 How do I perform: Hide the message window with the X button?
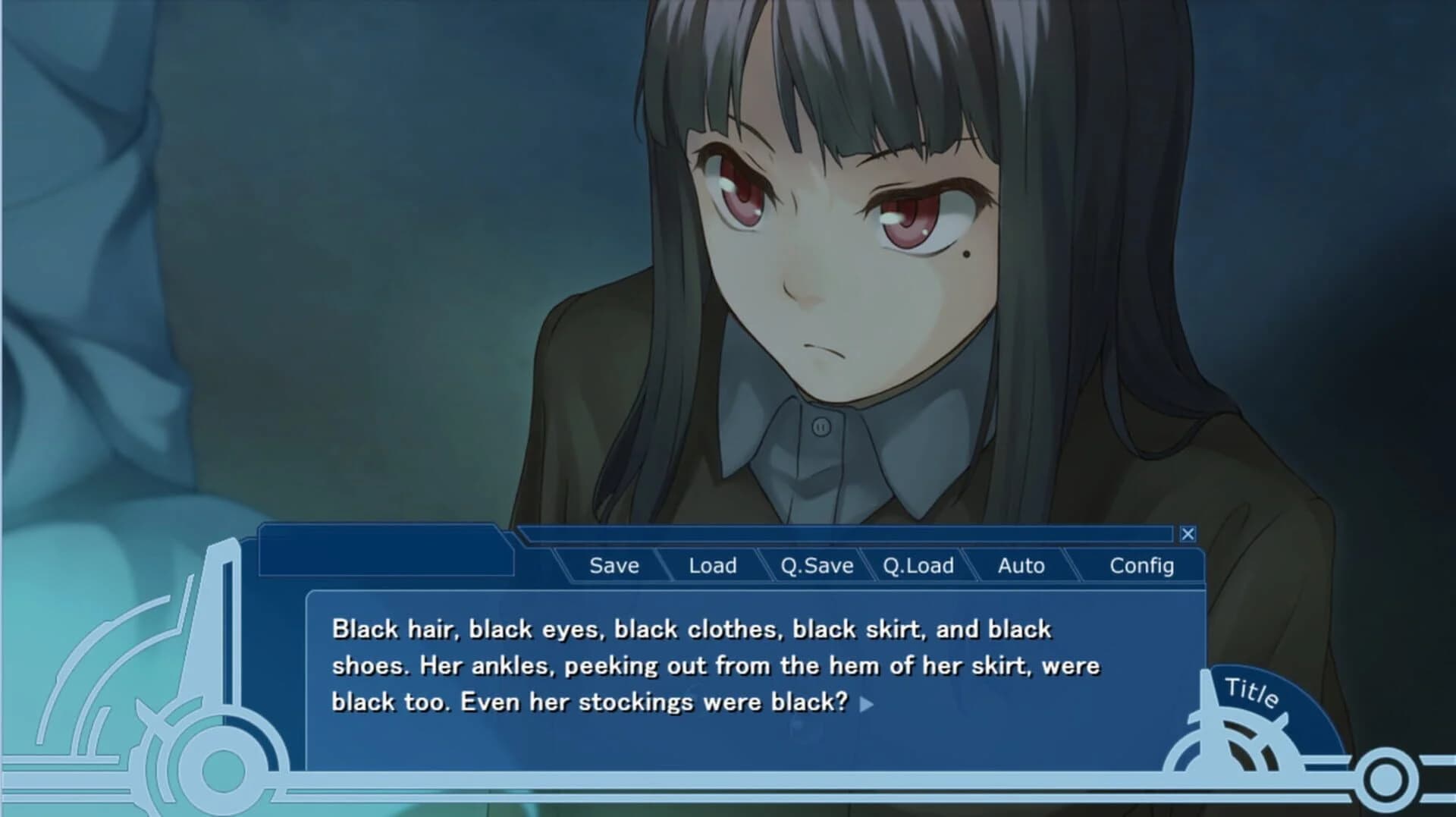[x=1188, y=535]
